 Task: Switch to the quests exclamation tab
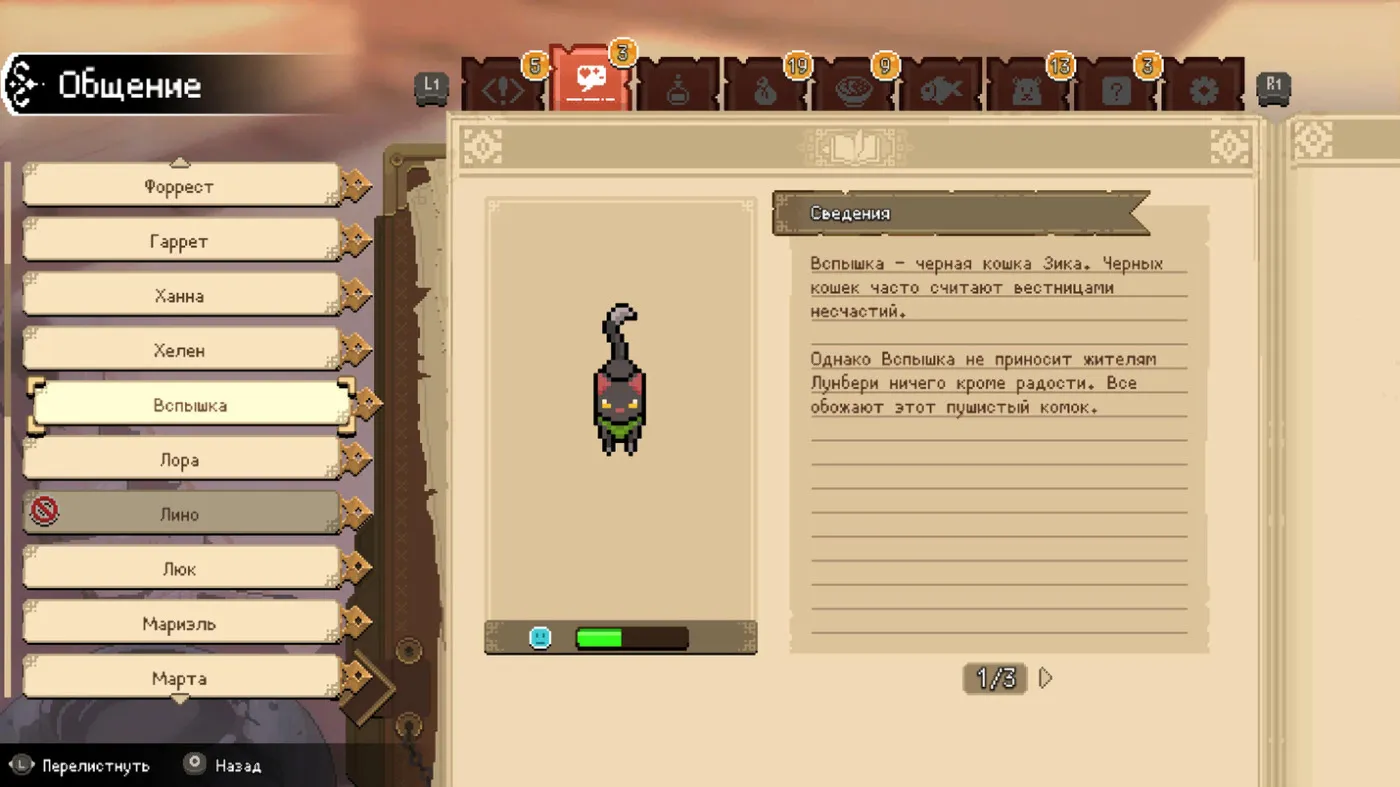click(x=503, y=88)
